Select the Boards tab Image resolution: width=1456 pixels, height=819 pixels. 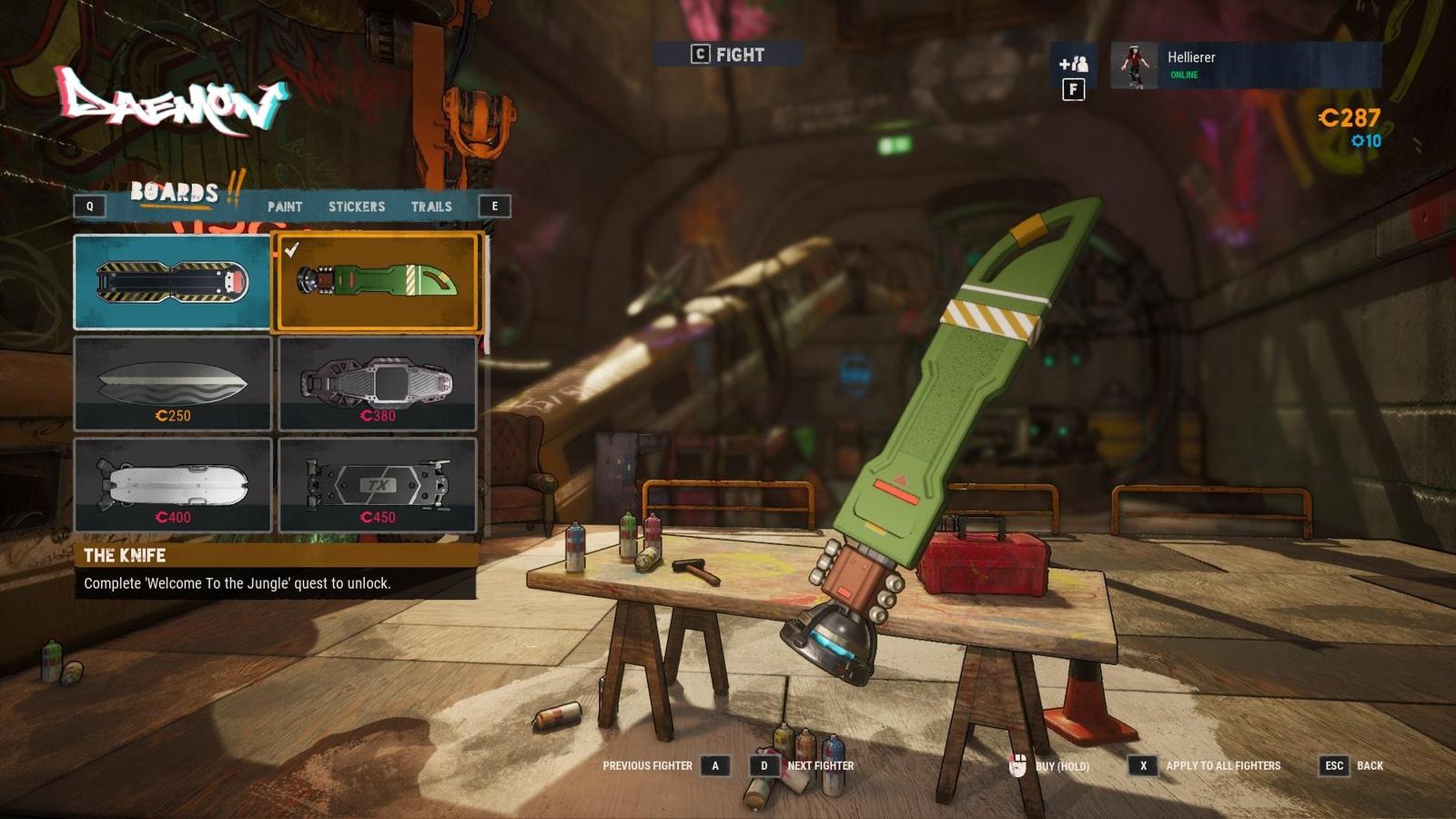tap(175, 192)
